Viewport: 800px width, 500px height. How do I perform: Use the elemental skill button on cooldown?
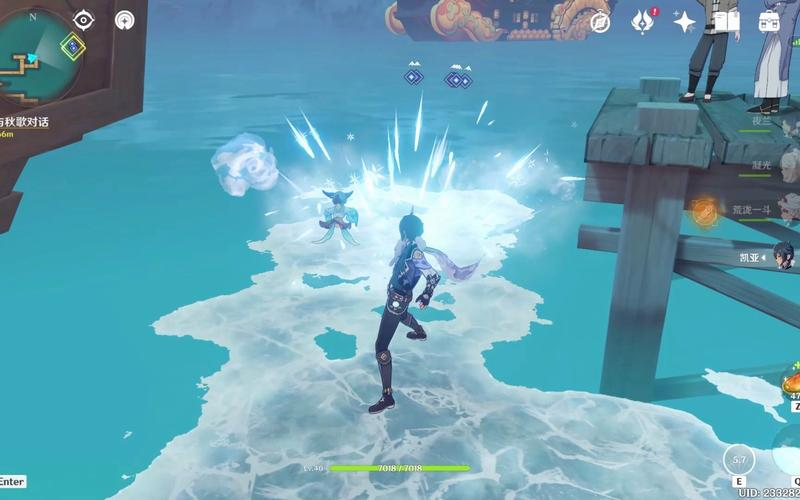pyautogui.click(x=740, y=461)
